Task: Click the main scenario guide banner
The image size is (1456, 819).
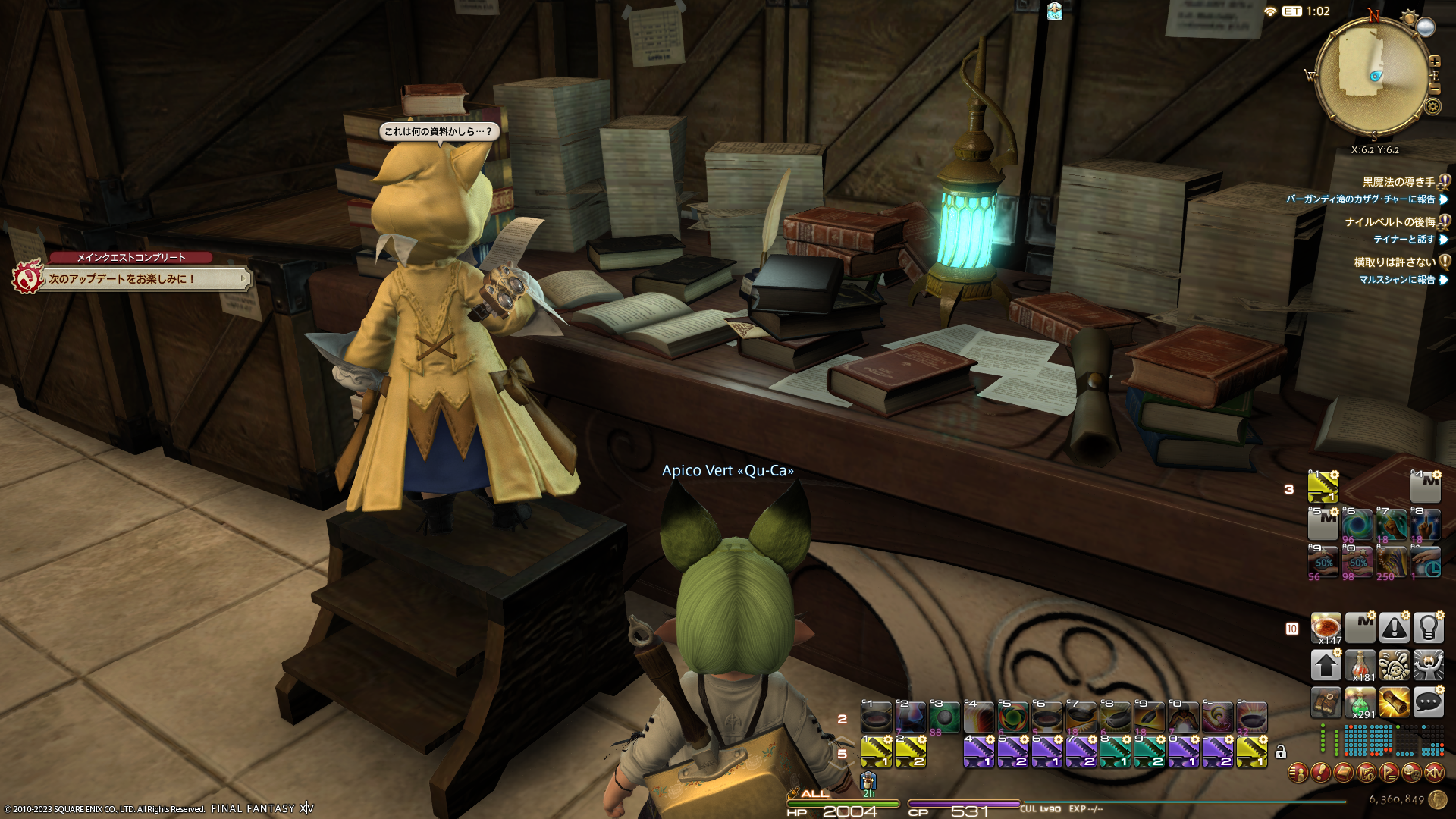Action: [144, 279]
